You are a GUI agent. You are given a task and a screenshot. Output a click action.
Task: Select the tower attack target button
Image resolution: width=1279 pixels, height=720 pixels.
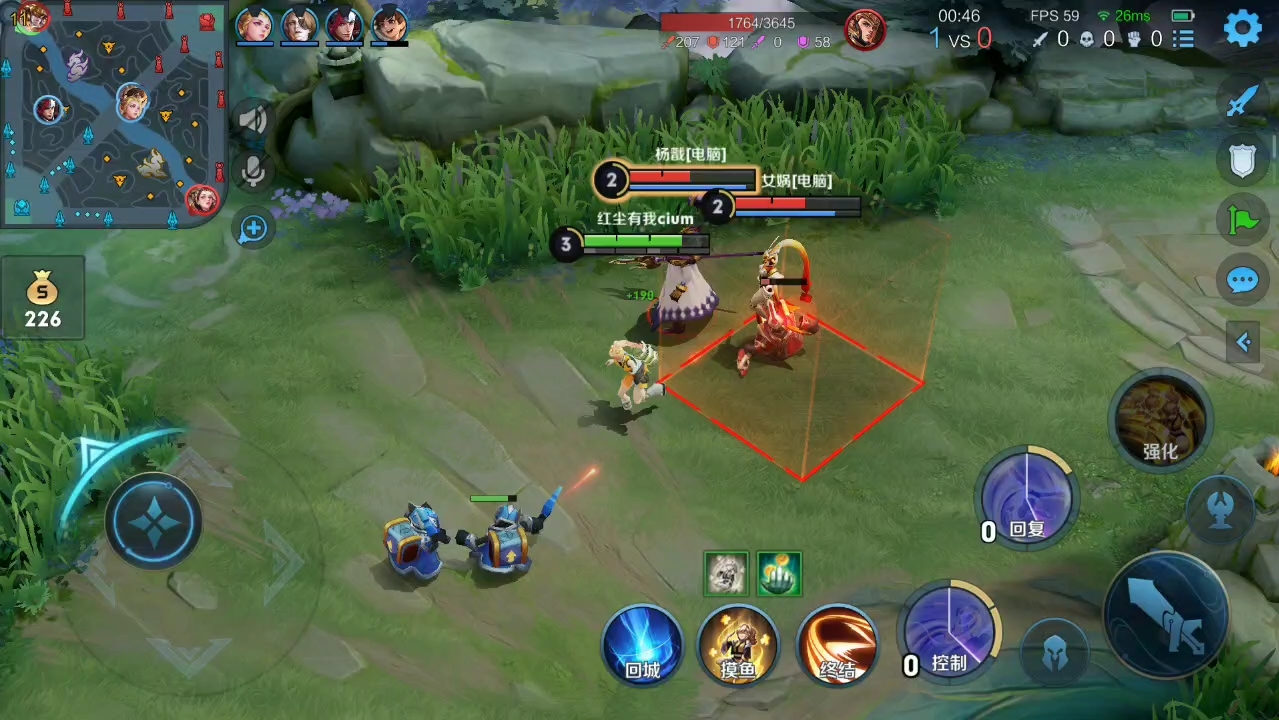pos(1220,510)
